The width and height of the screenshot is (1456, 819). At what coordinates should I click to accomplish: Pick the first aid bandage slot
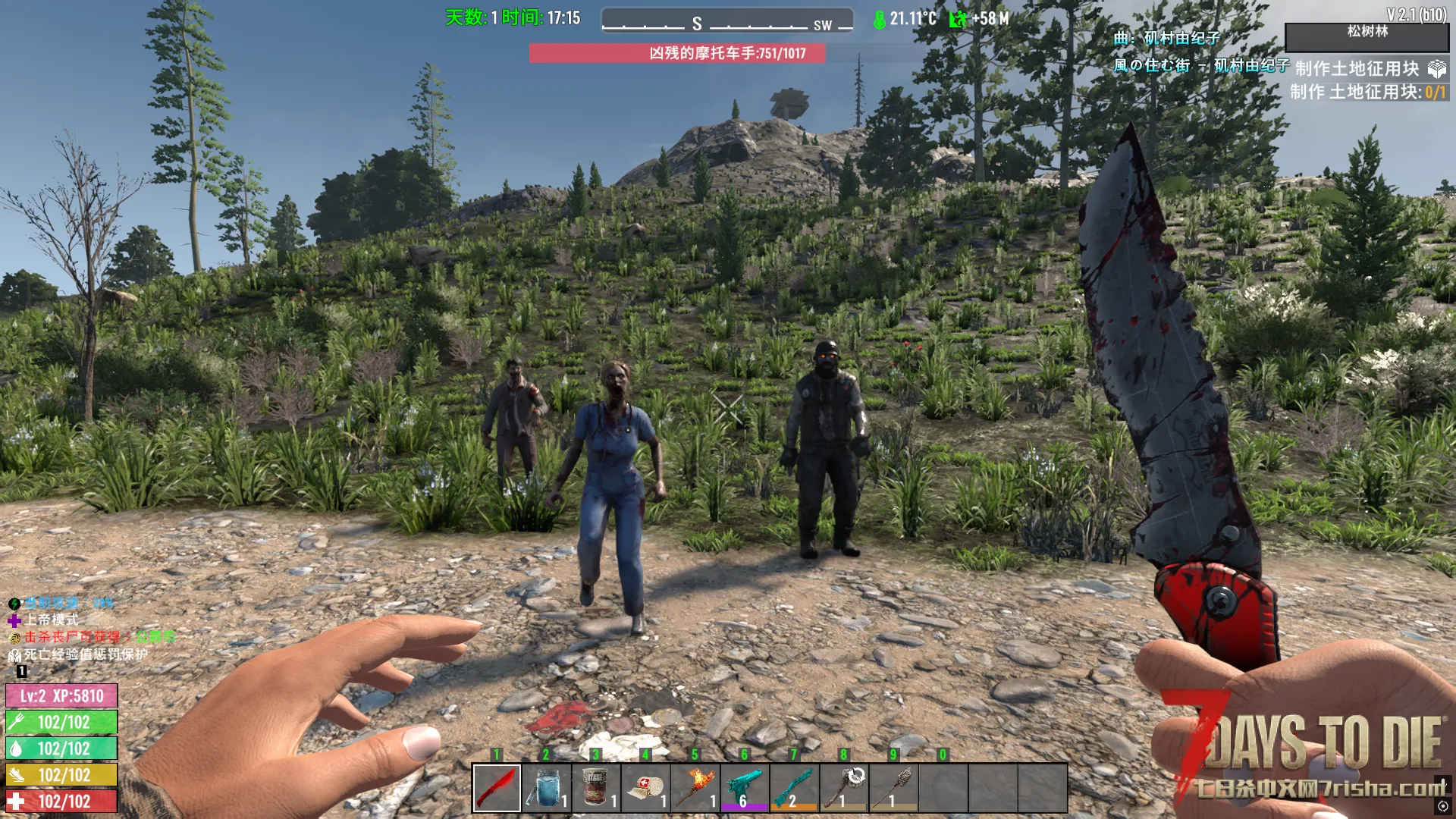point(645,788)
